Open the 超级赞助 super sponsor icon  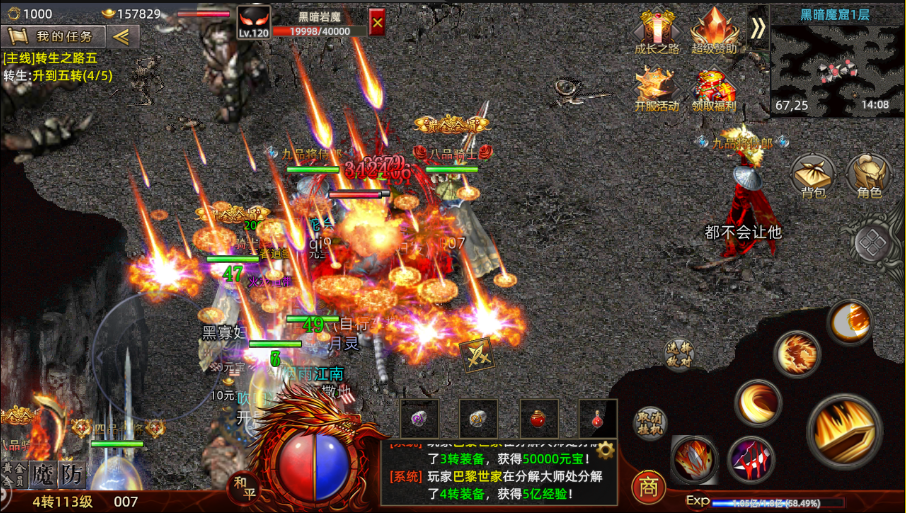coord(714,30)
